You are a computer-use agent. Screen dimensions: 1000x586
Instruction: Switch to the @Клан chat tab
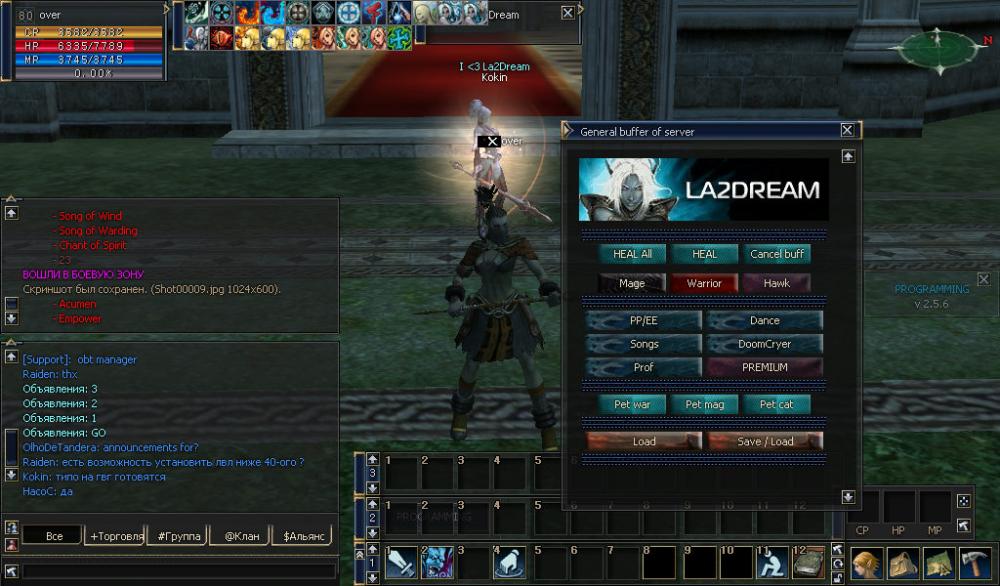242,536
